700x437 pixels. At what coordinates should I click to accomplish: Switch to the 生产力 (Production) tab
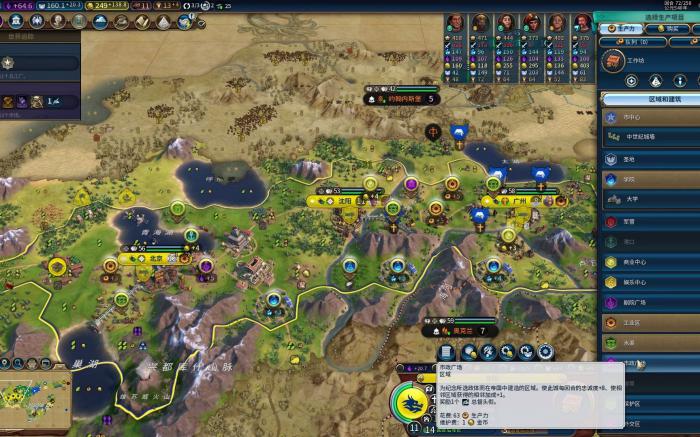pyautogui.click(x=625, y=29)
